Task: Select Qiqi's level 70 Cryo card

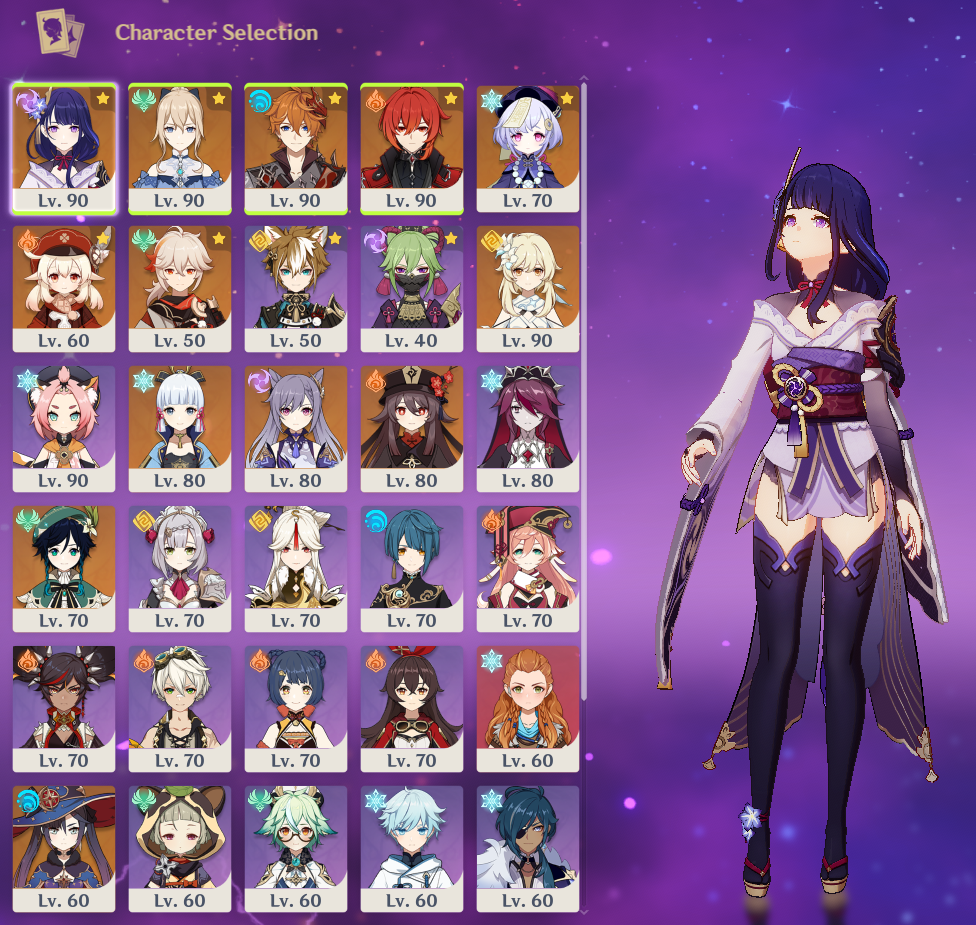Action: point(528,148)
